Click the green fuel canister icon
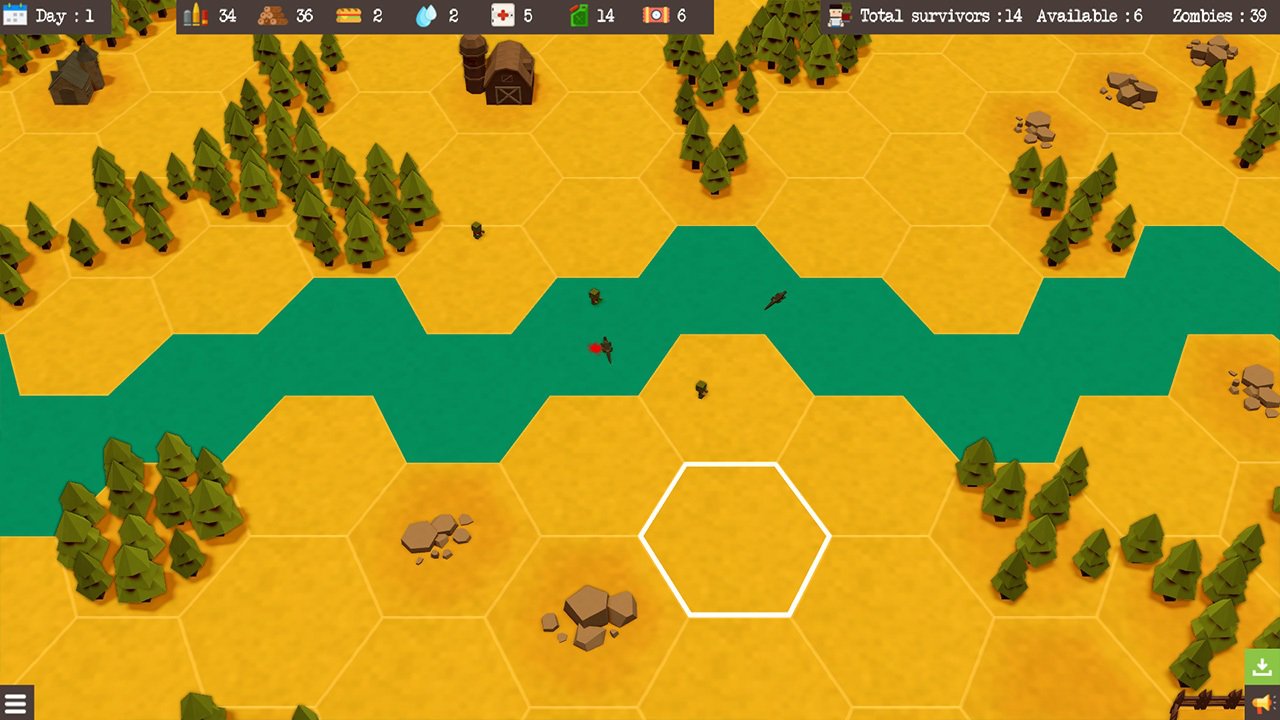 coord(577,16)
